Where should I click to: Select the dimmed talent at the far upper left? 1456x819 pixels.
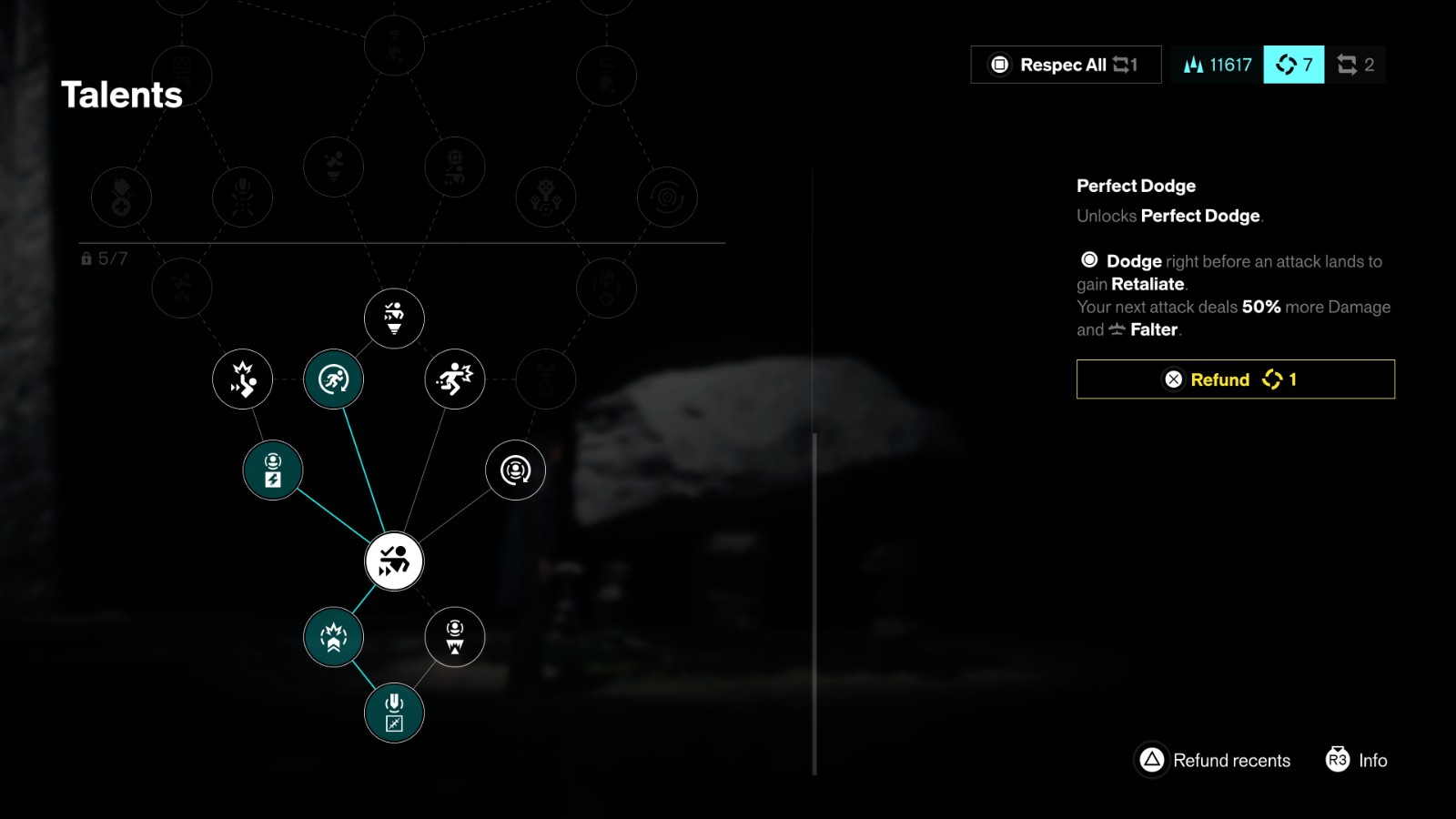[x=121, y=196]
